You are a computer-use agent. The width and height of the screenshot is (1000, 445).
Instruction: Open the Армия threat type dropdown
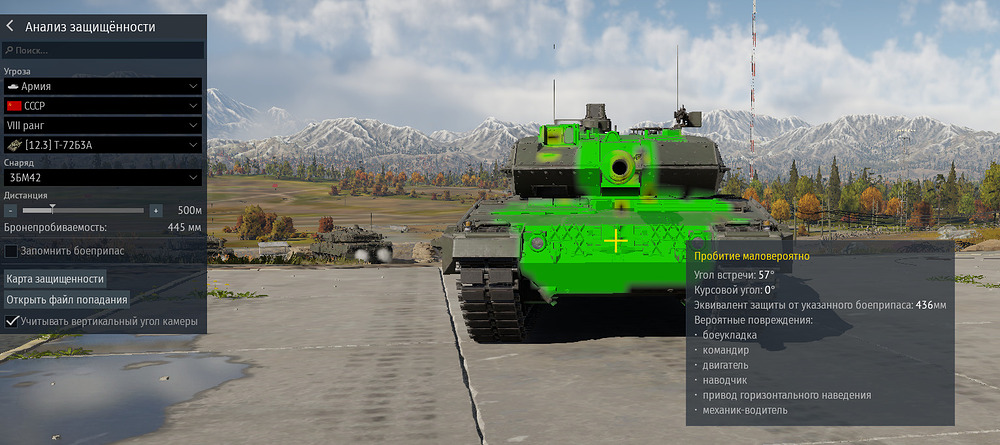(103, 87)
